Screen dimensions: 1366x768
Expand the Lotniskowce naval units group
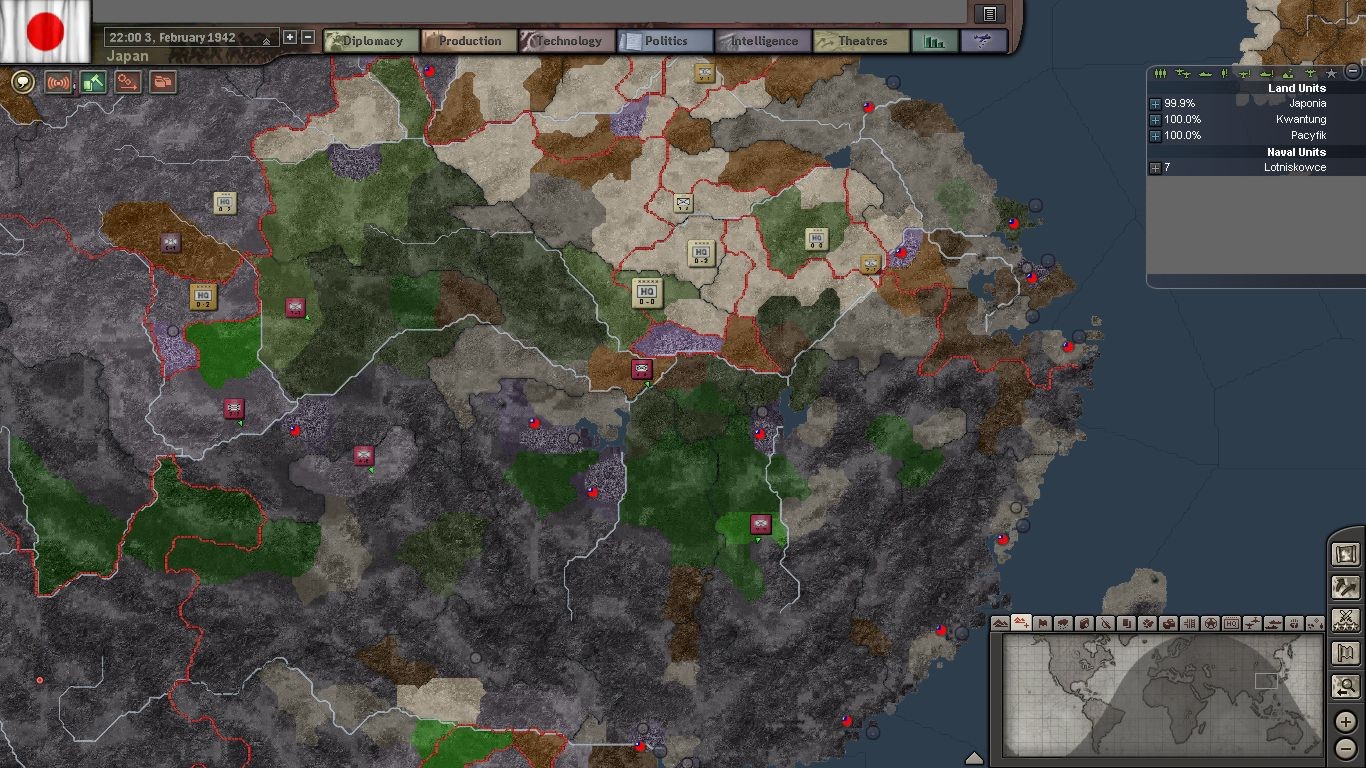pos(1156,168)
